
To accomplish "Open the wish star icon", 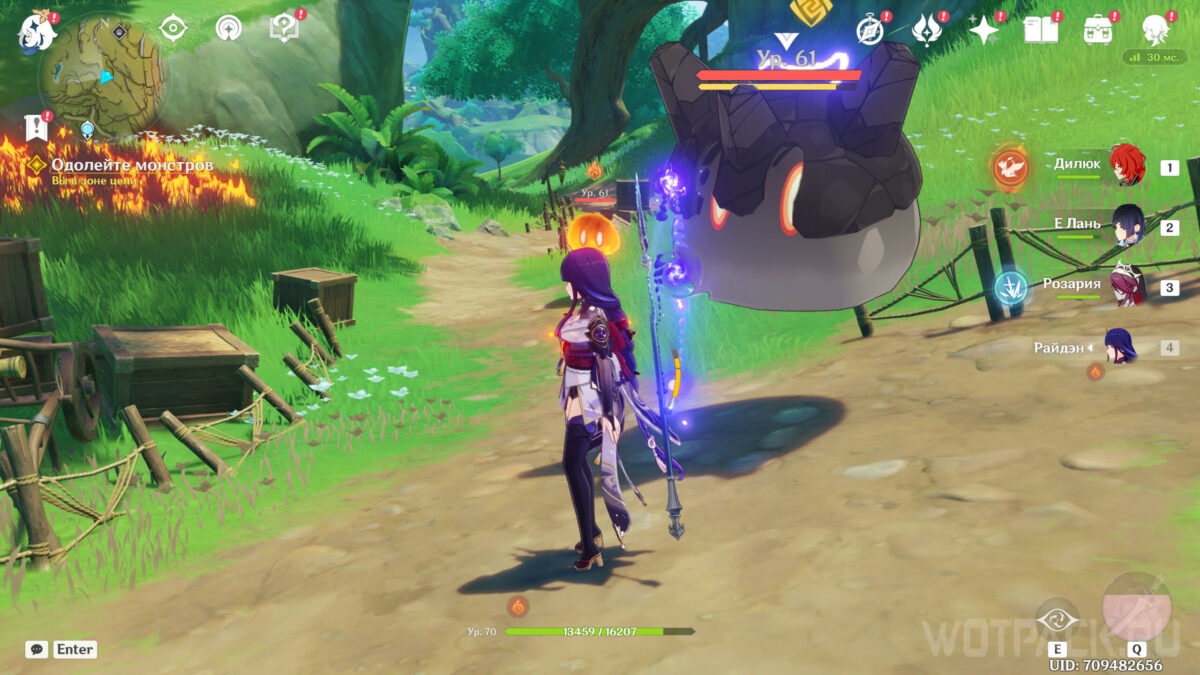I will coord(984,30).
